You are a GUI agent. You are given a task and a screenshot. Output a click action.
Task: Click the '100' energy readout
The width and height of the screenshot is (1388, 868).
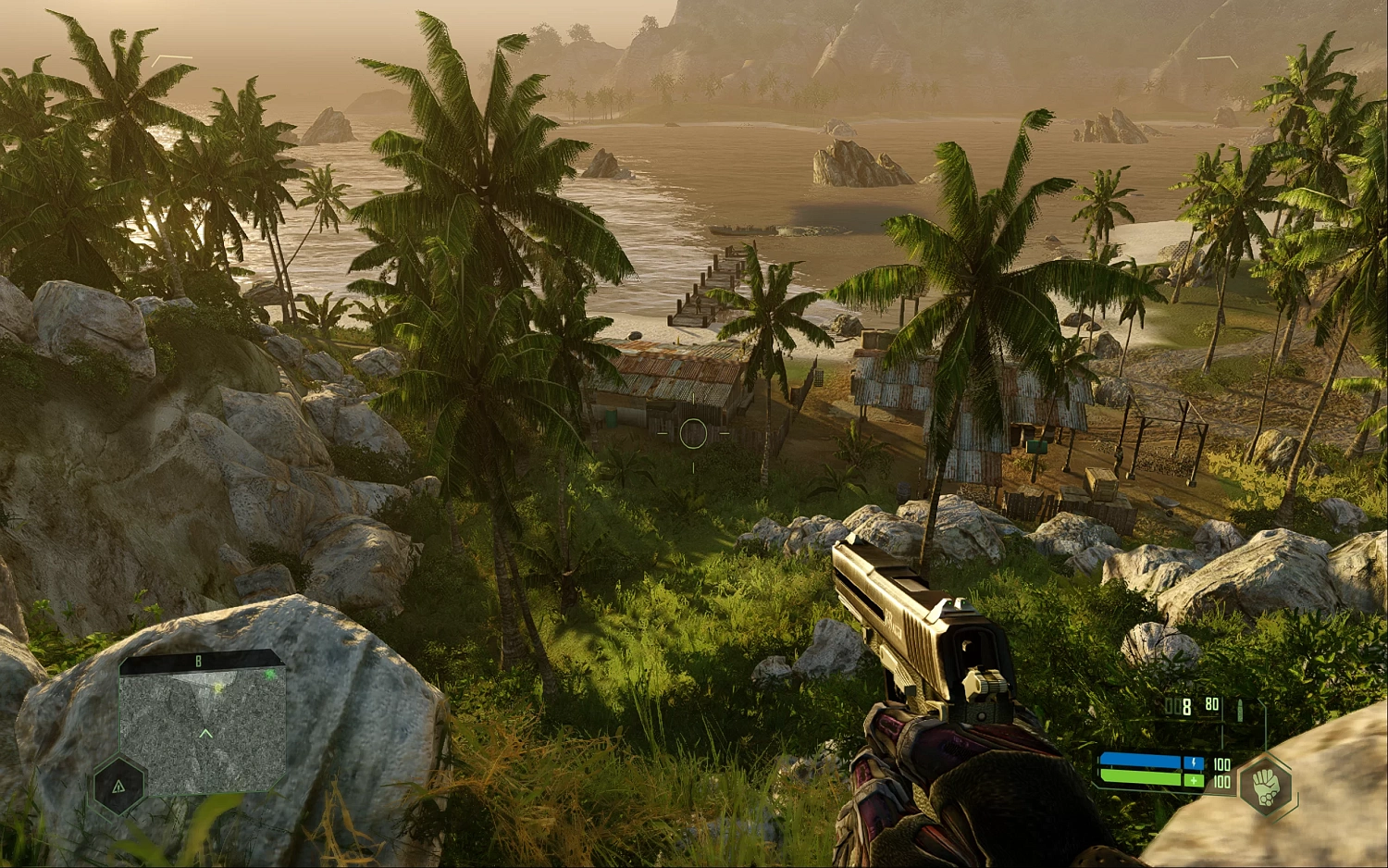[x=1221, y=764]
